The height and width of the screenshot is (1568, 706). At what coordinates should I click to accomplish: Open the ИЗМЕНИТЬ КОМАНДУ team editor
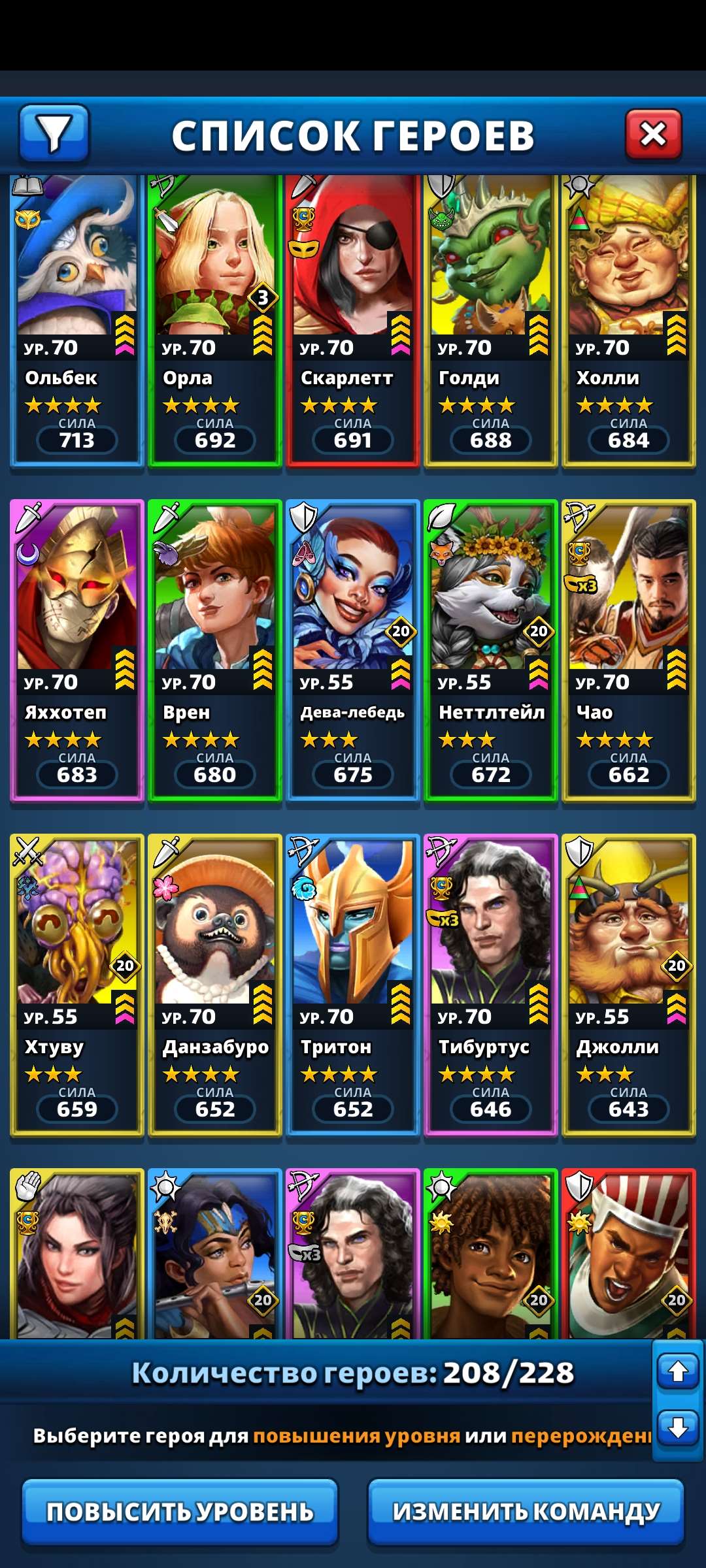click(x=526, y=1512)
